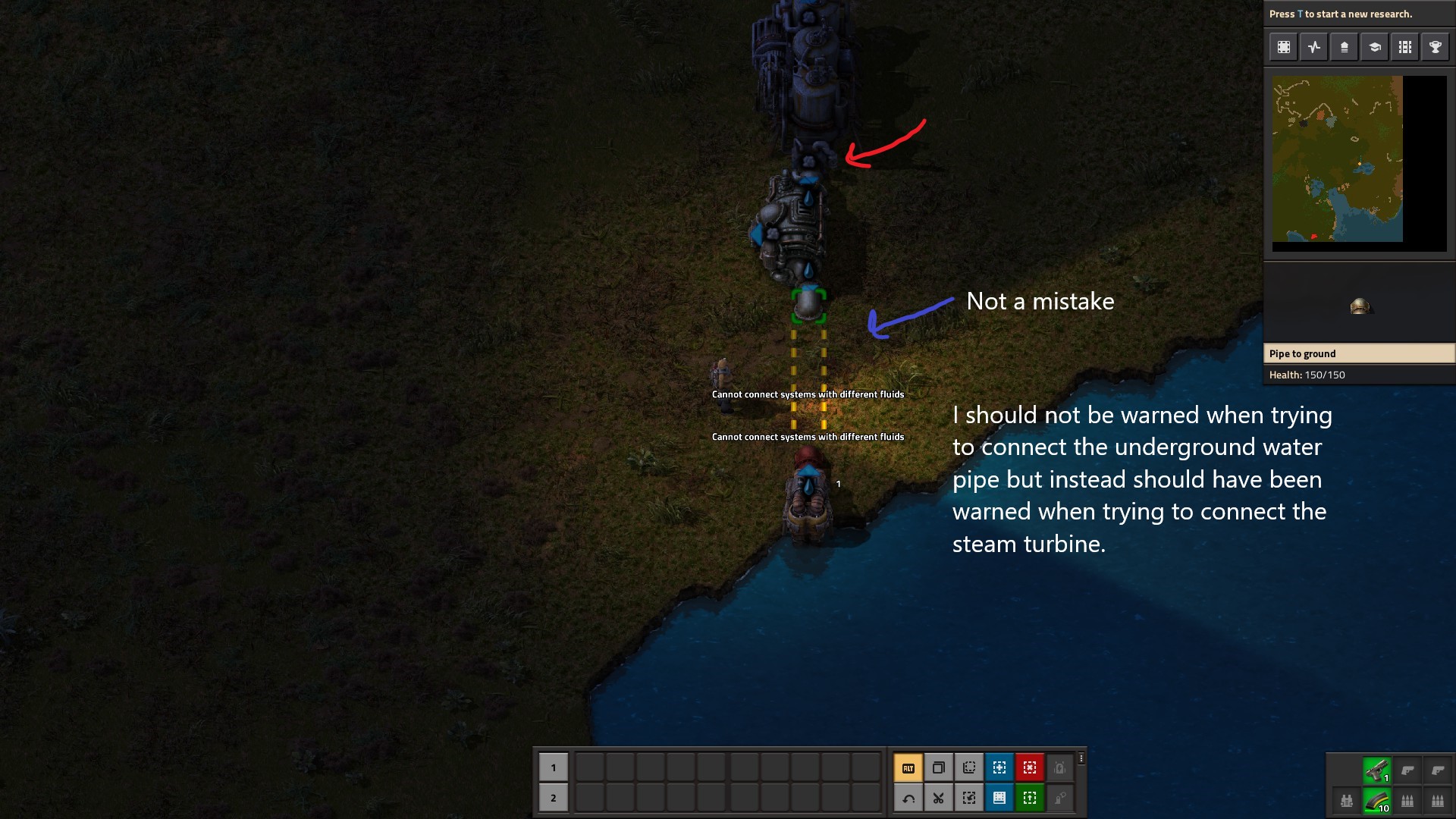The image size is (1456, 819).
Task: Select quickbar row 2
Action: coord(554,798)
